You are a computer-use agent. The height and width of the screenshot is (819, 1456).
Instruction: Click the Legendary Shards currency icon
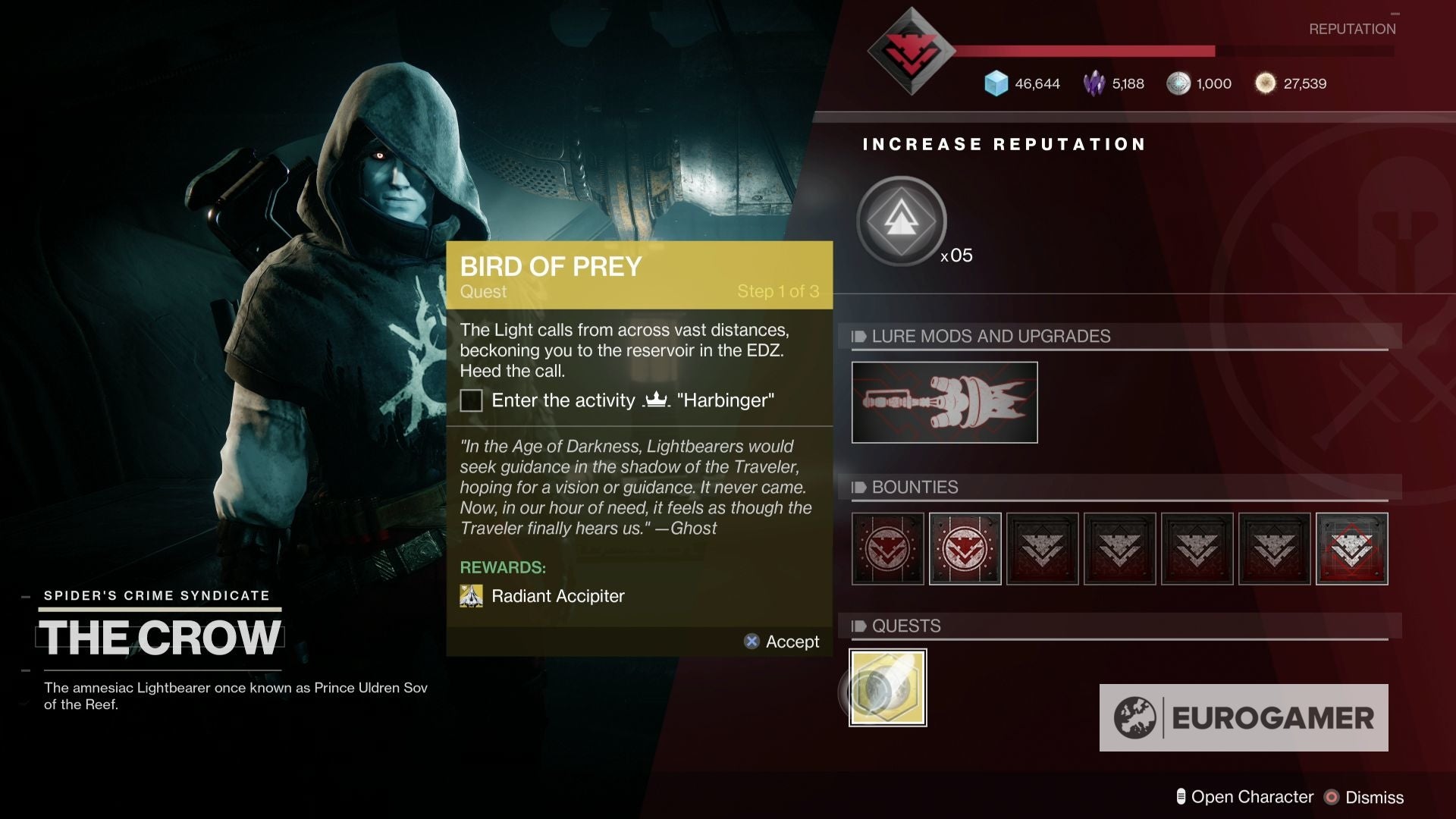click(x=1097, y=83)
